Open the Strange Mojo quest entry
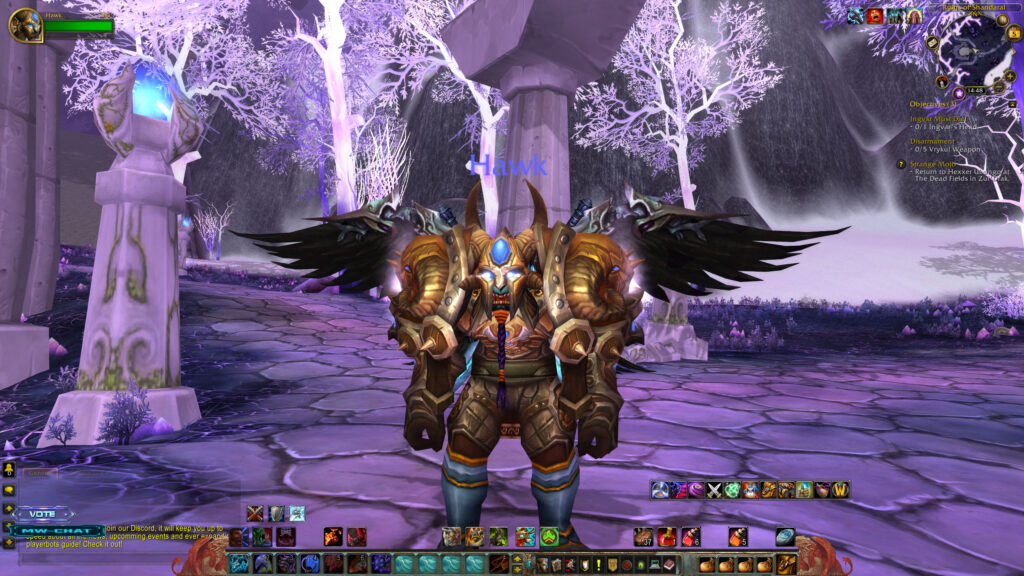This screenshot has width=1024, height=576. coord(932,163)
